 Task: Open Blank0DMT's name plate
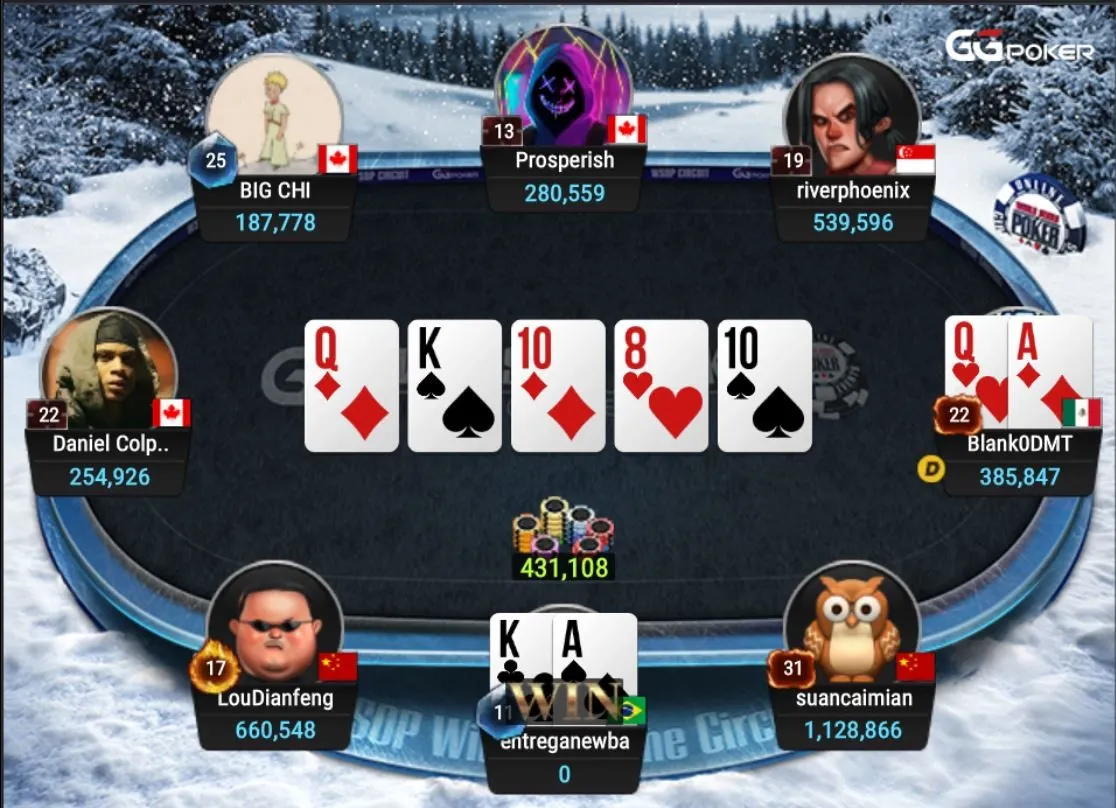[1019, 459]
